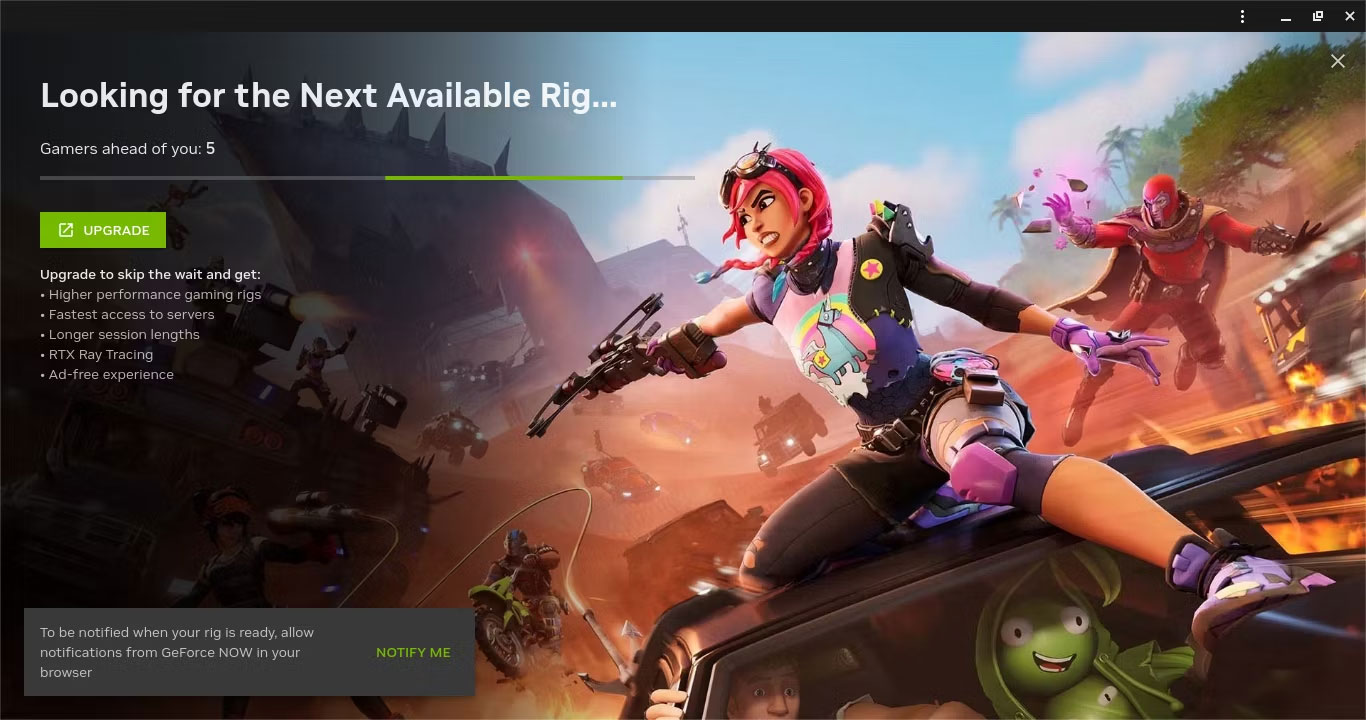Click the 'Upgrade to skip the wait' heading

click(150, 274)
